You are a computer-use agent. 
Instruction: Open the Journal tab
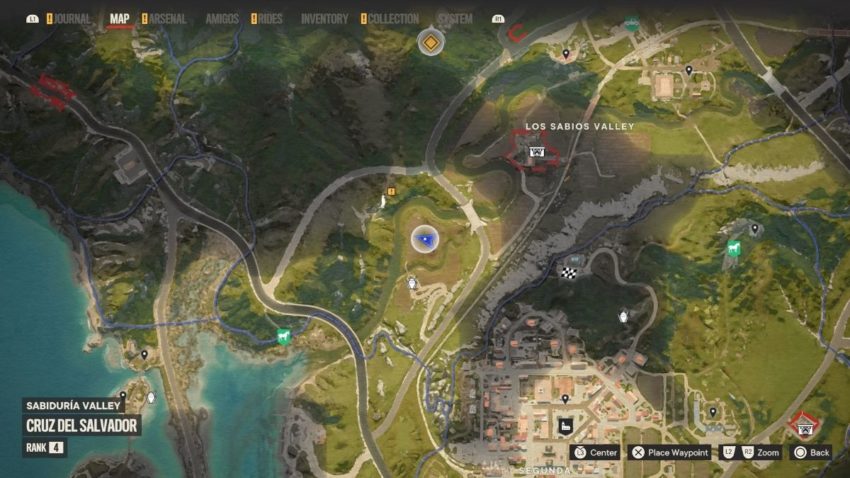tap(72, 19)
